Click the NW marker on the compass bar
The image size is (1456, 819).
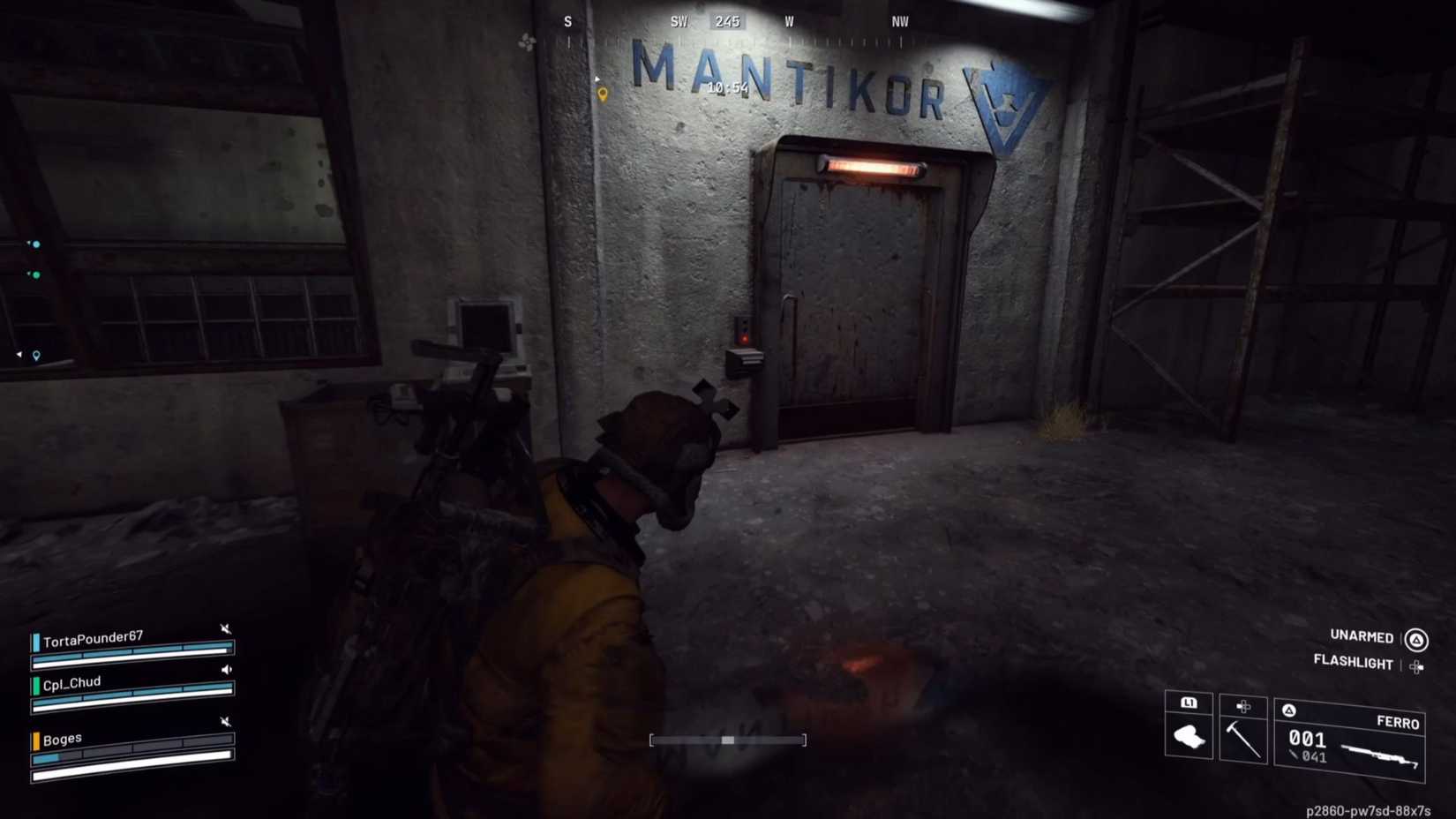(899, 21)
